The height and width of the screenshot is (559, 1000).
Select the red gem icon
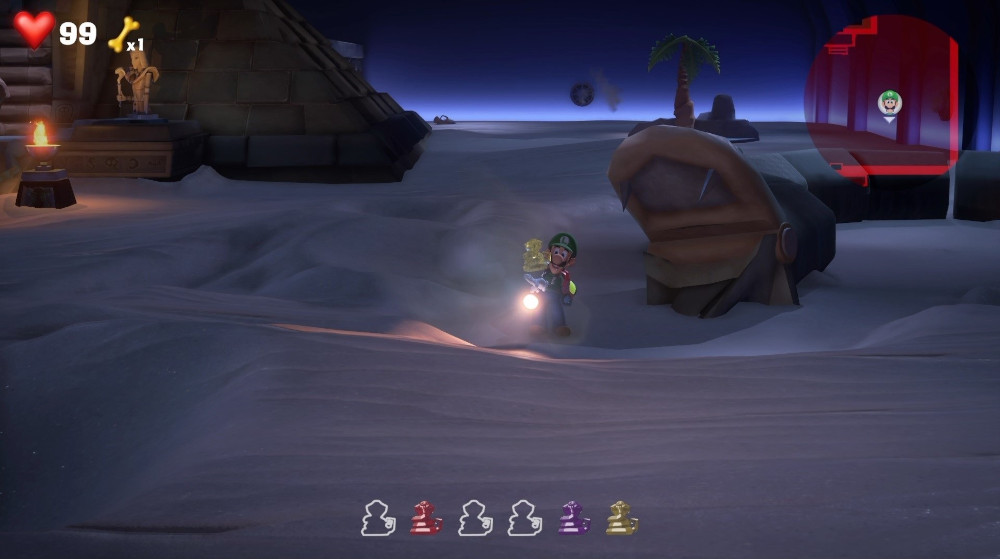426,518
